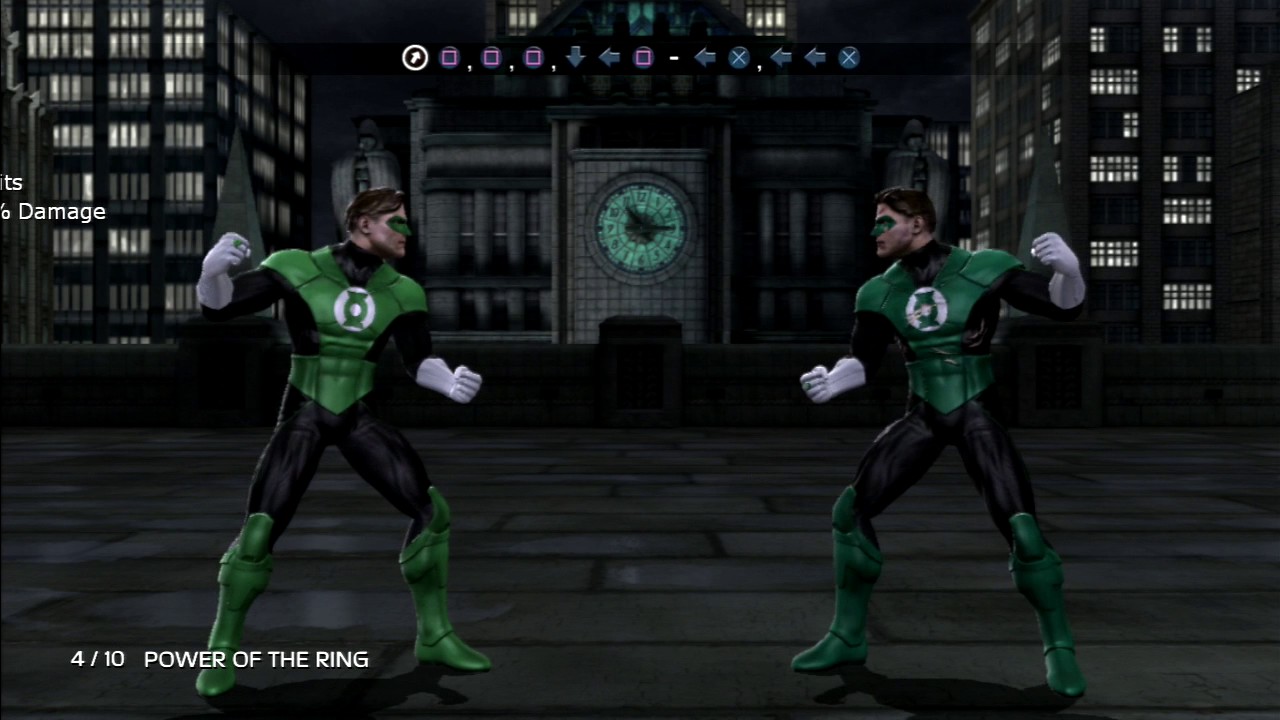Click the fourth Square icon following the Left arrow
The image size is (1280, 720).
pos(645,57)
